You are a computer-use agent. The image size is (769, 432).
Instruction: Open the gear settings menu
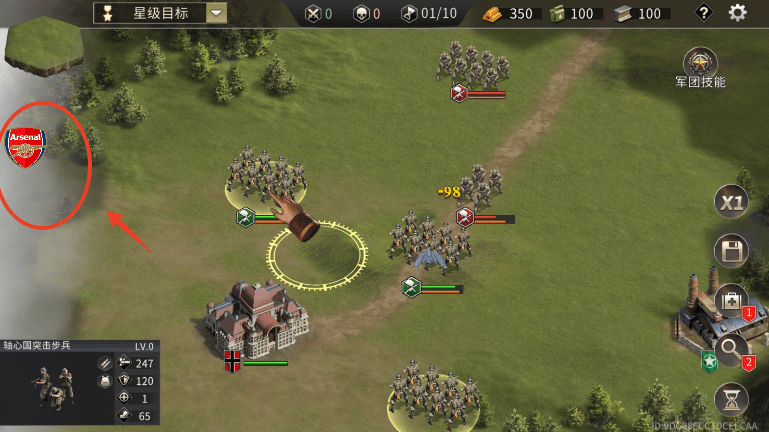point(738,13)
